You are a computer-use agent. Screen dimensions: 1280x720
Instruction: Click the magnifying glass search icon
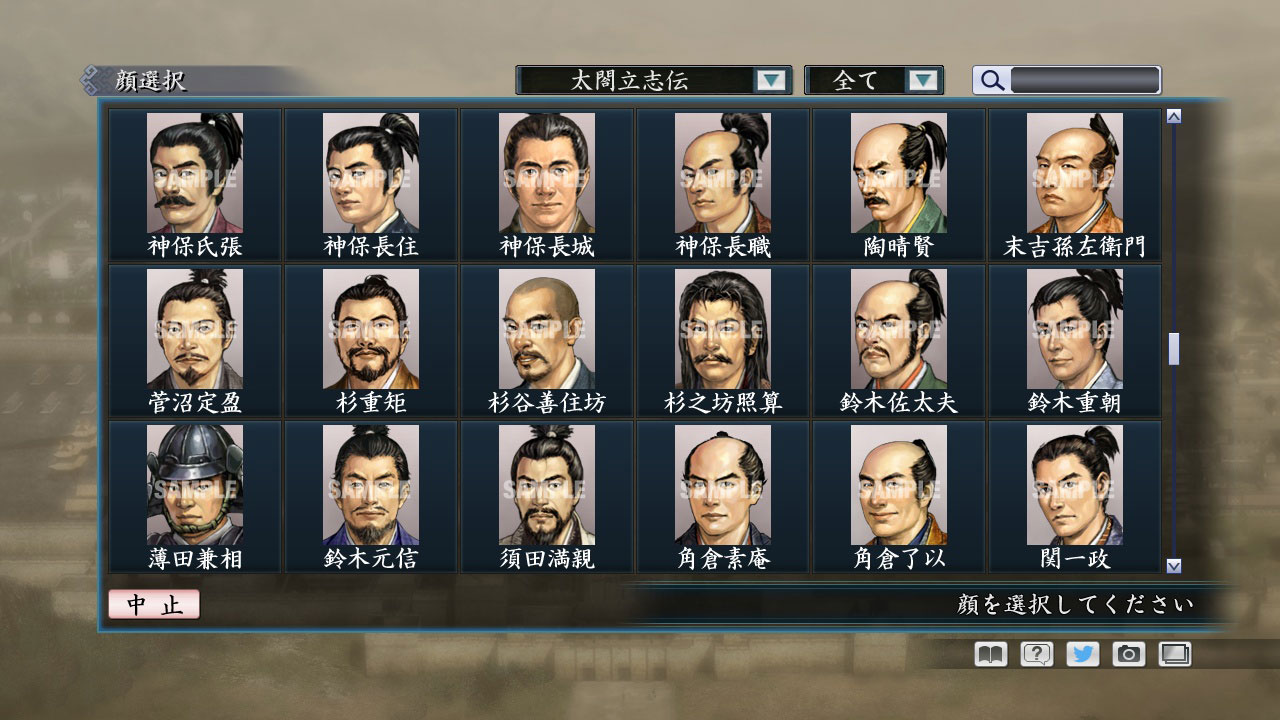point(990,80)
